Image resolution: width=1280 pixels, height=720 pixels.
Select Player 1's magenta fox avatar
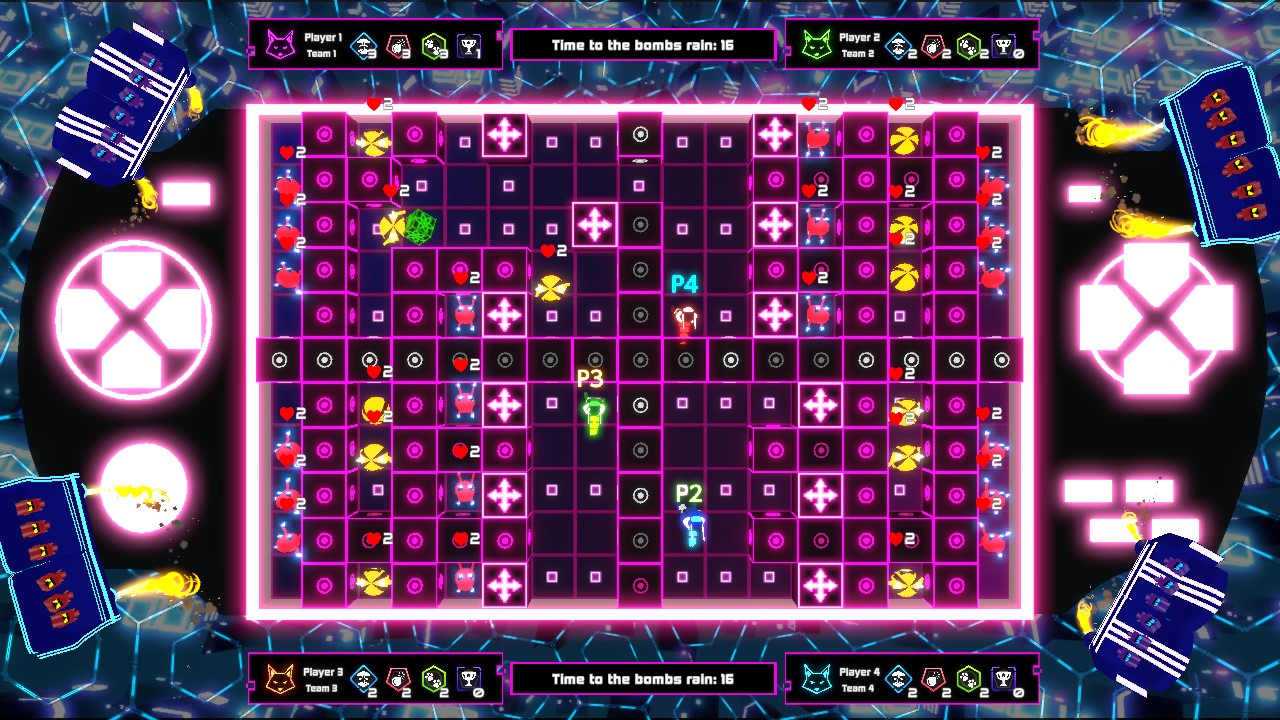pos(281,43)
